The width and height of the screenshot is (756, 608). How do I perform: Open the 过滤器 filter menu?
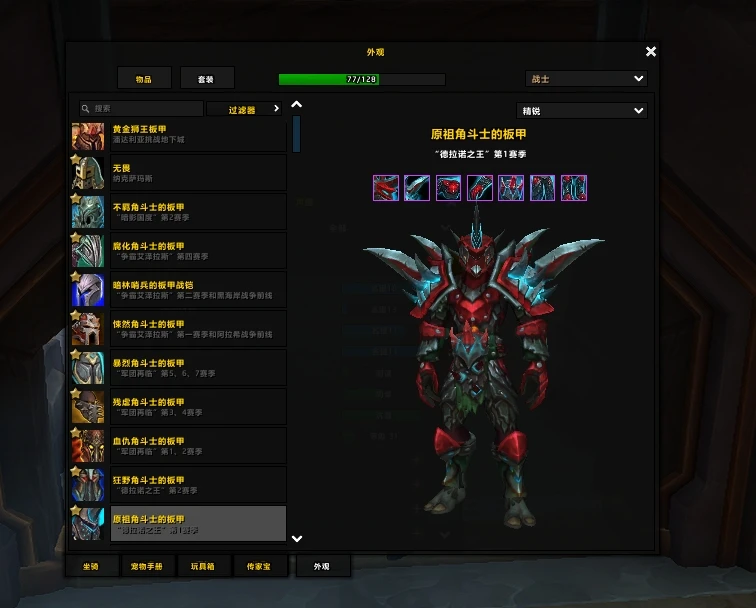click(x=246, y=109)
